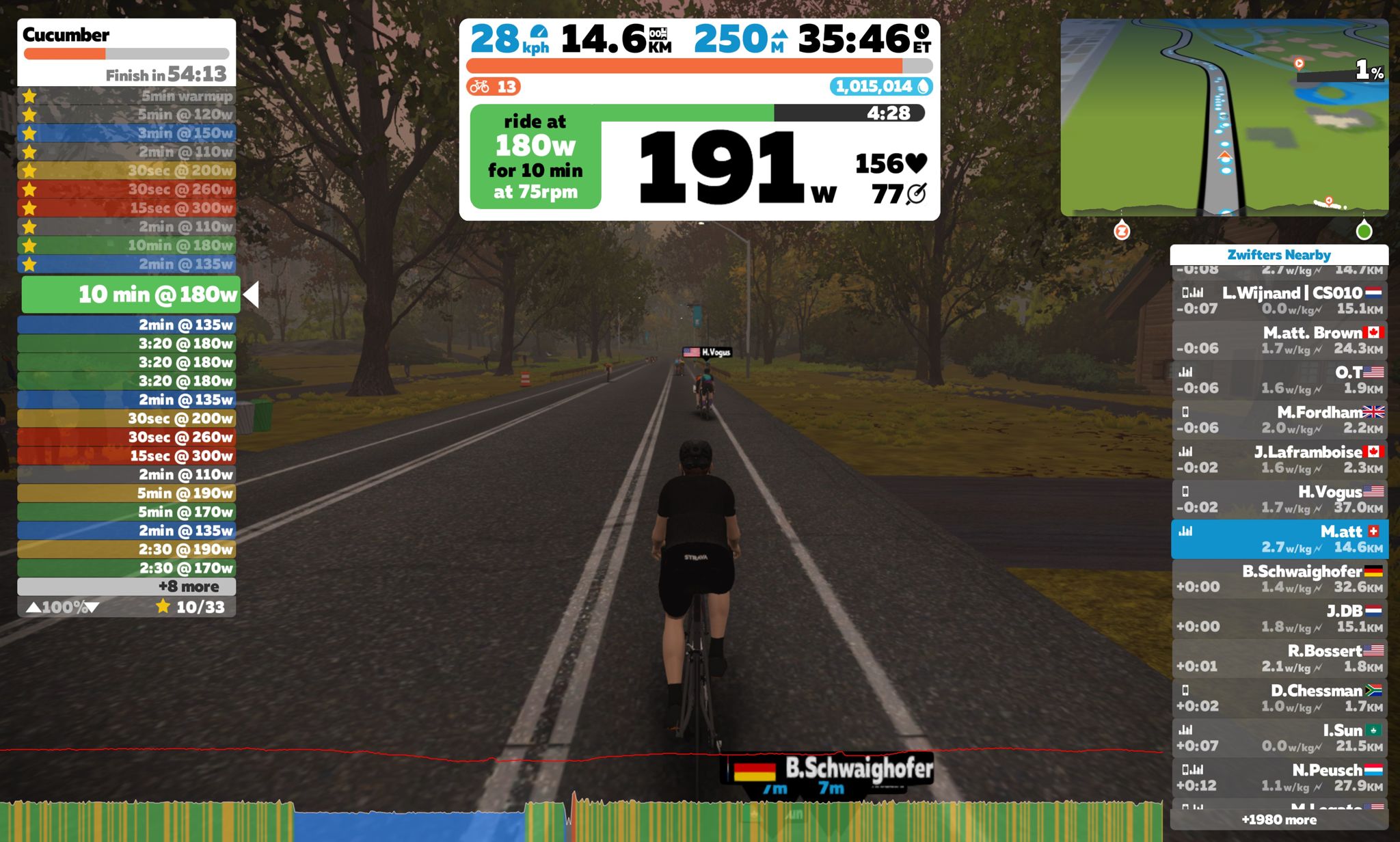Choose M.att. Brown in the nearby riders list
The width and height of the screenshot is (1400, 842).
click(1279, 340)
